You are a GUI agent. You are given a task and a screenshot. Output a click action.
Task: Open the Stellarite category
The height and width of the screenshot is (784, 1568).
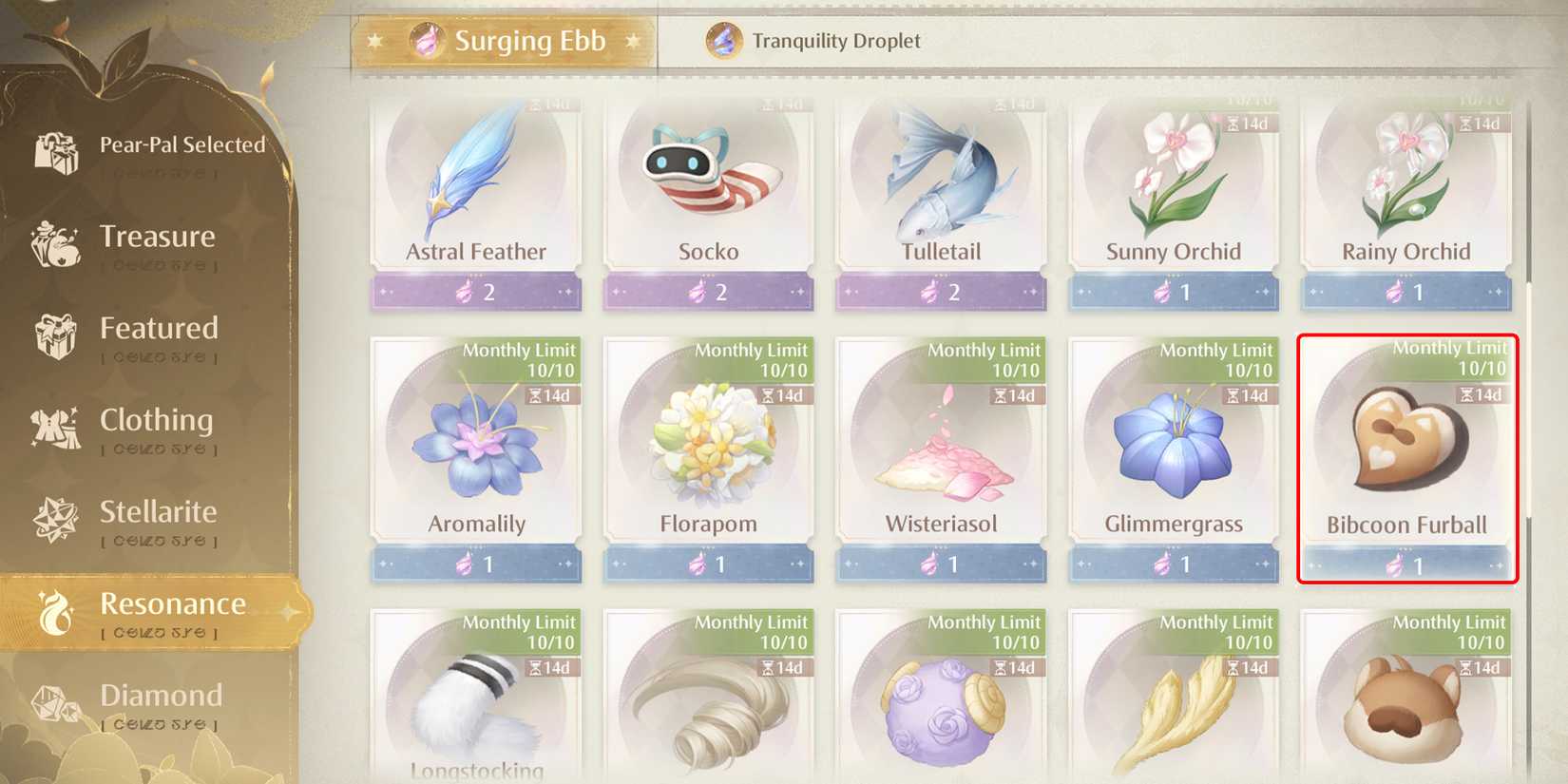pos(57,518)
